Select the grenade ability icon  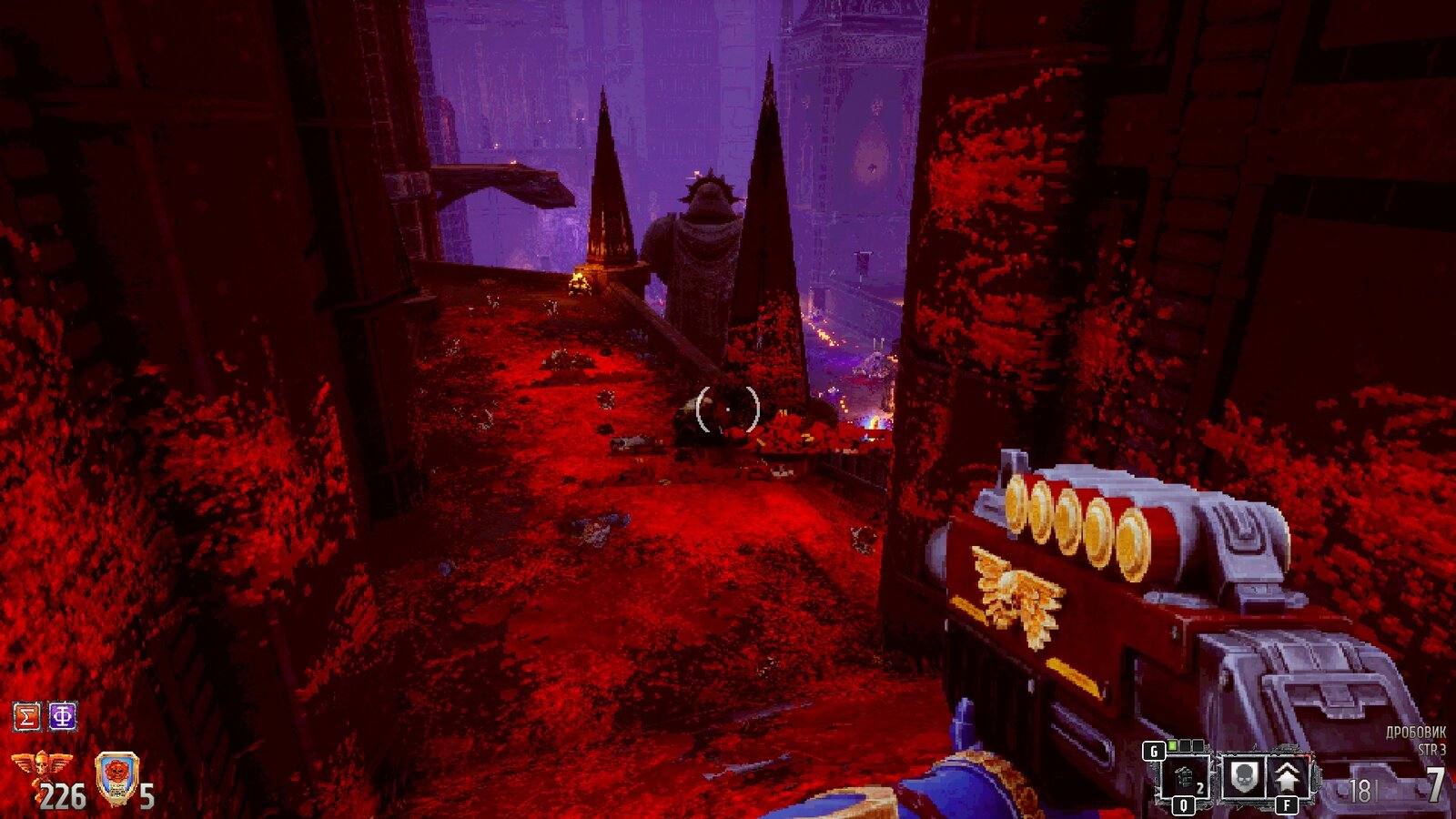coord(1185,777)
